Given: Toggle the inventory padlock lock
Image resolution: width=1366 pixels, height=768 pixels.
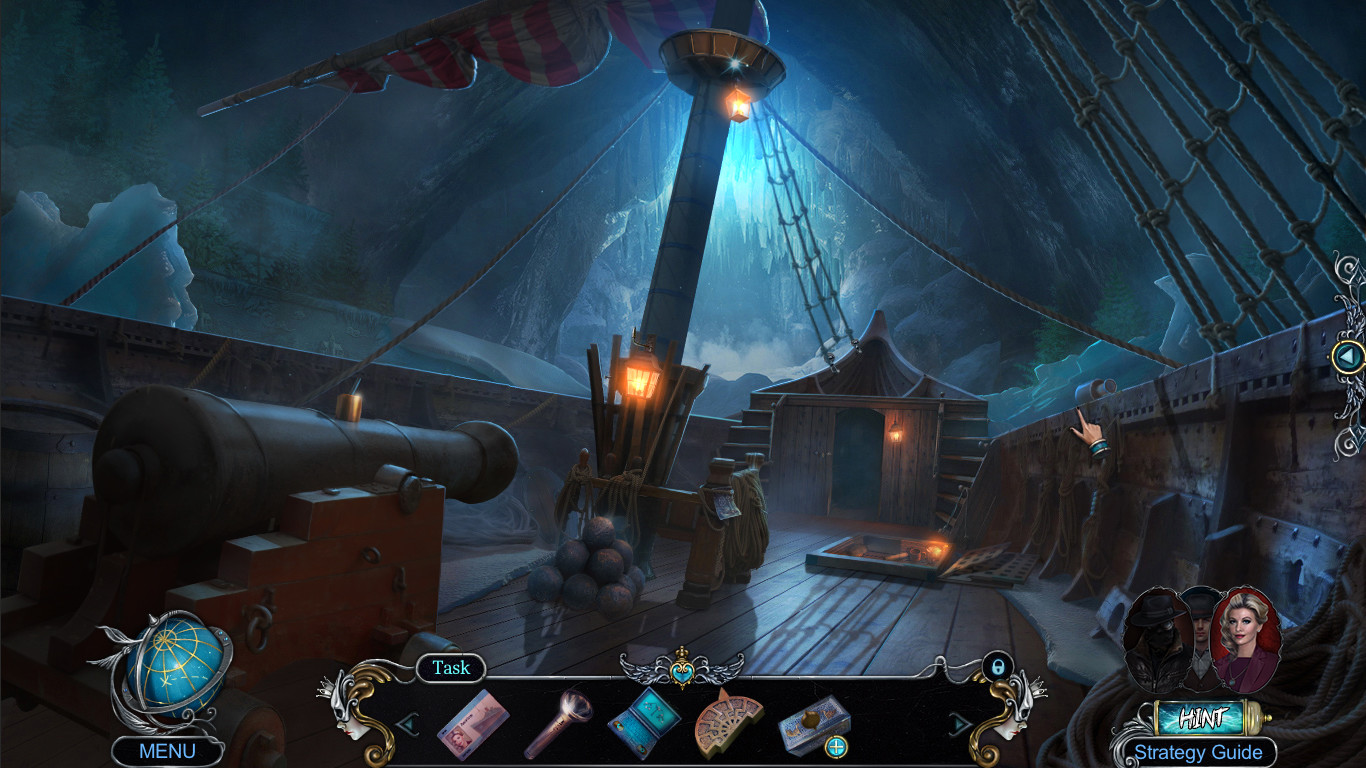Looking at the screenshot, I should coord(1000,667).
